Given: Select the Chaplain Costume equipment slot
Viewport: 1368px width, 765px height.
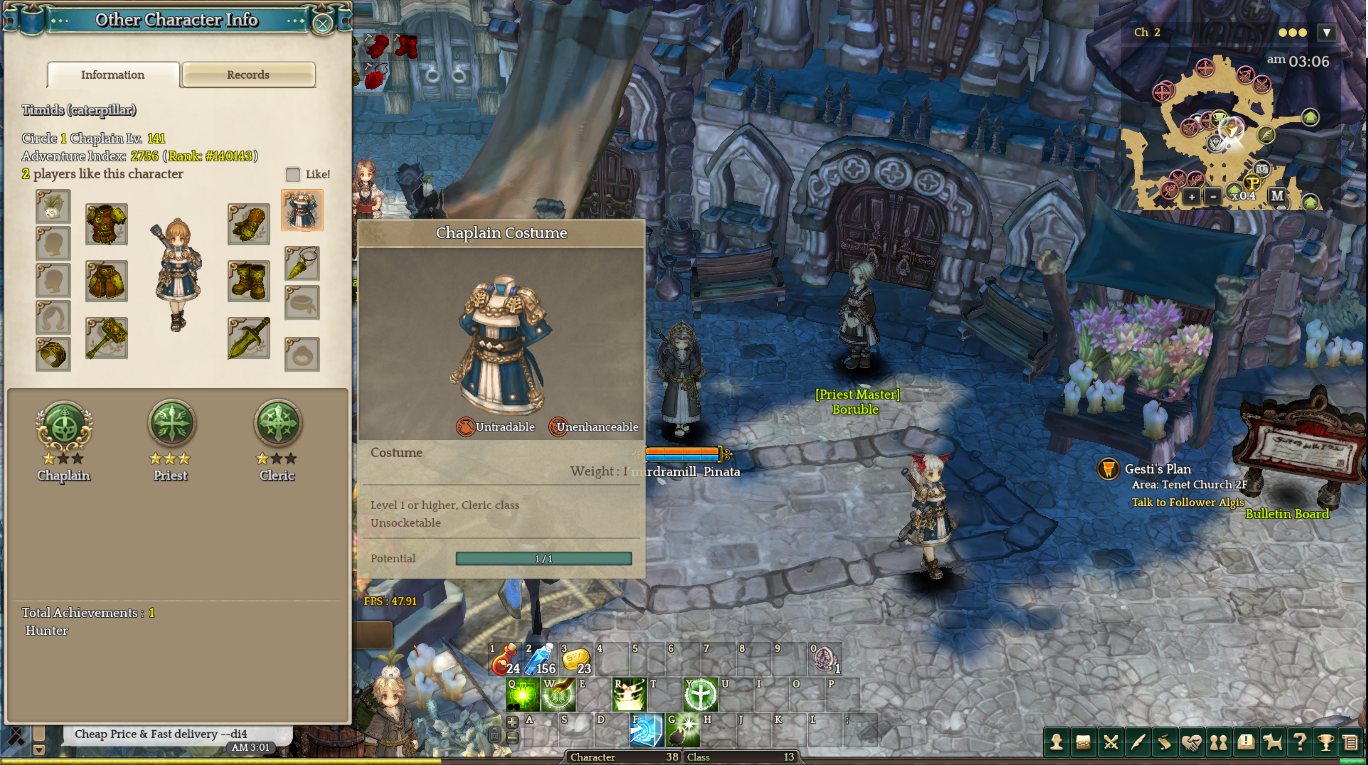Looking at the screenshot, I should (x=302, y=211).
